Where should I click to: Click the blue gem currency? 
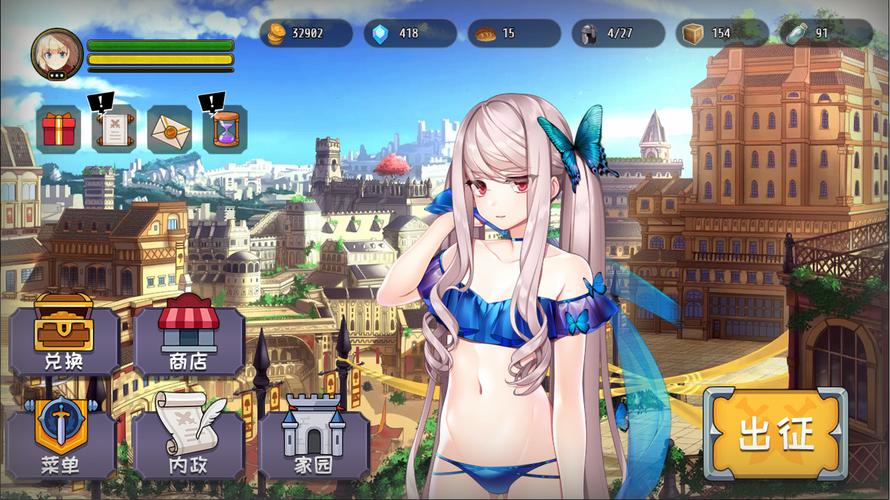[409, 33]
